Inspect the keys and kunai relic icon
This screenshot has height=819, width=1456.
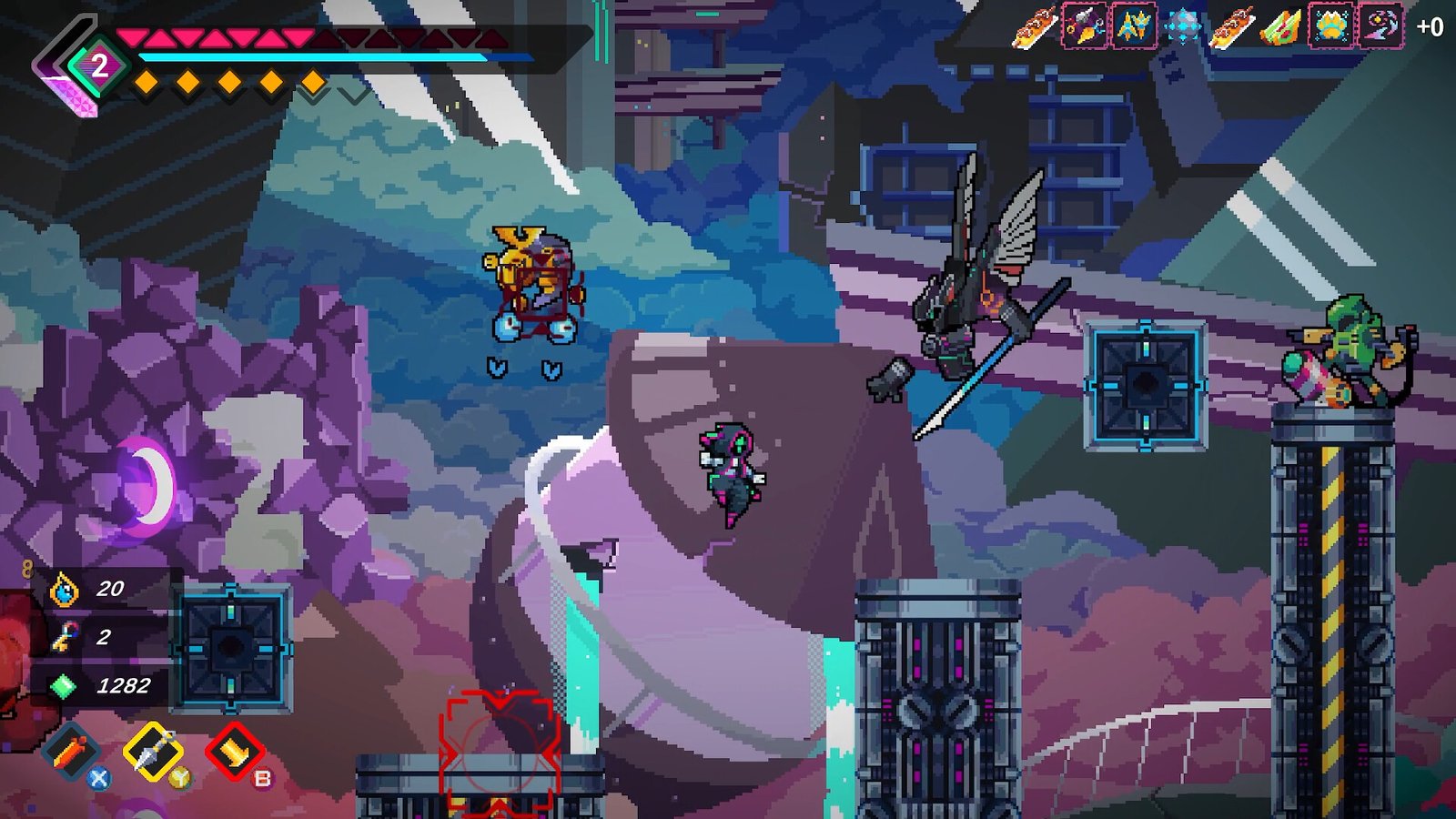[x=1085, y=27]
